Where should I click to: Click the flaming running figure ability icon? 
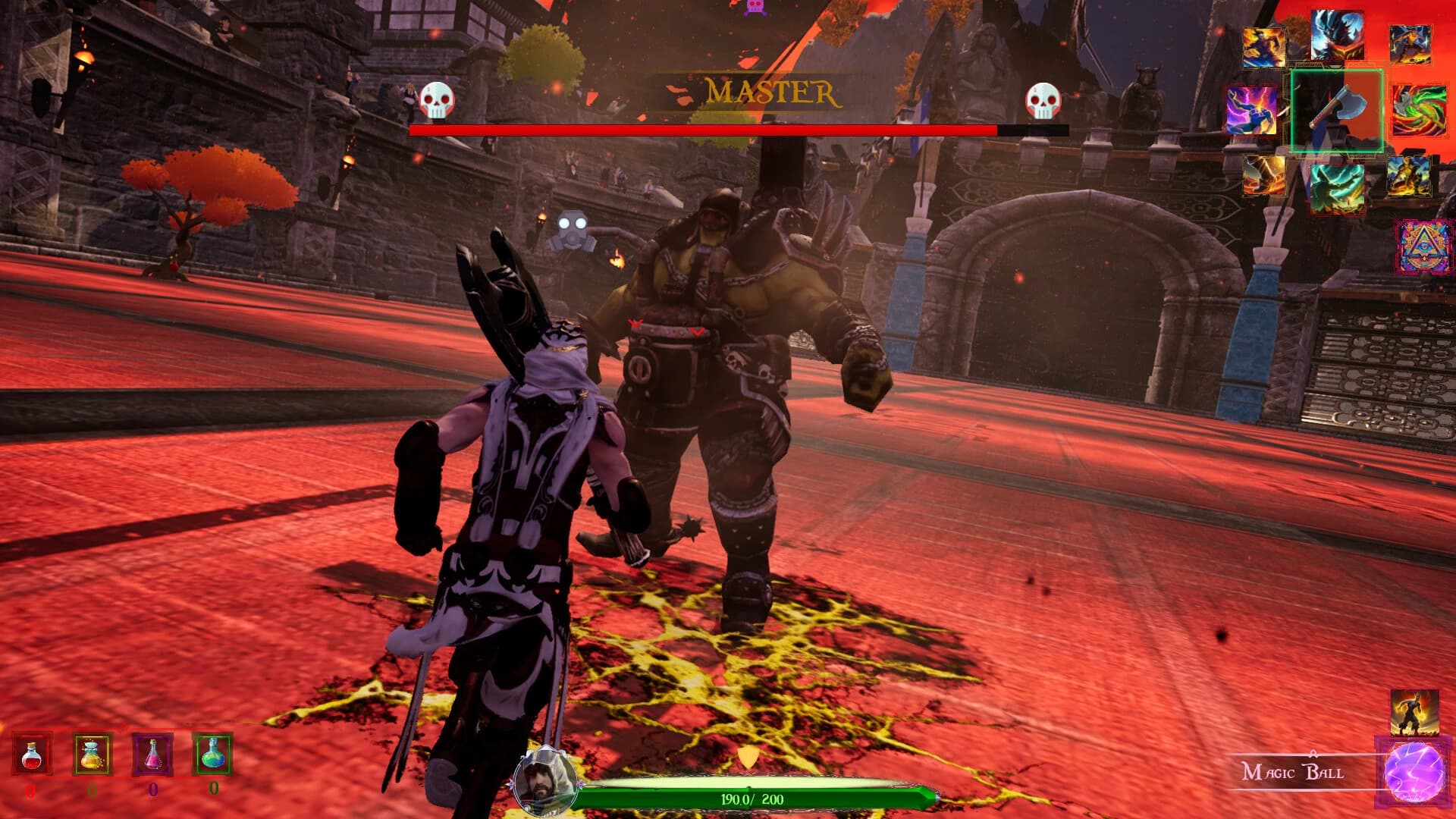click(x=1414, y=713)
